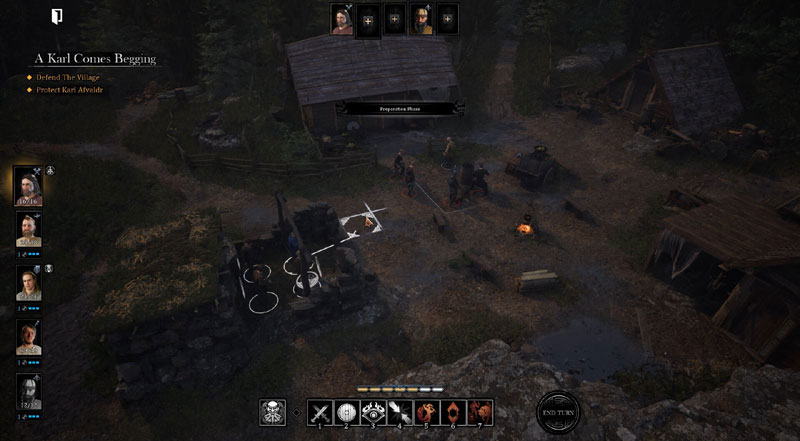
Task: Open the skull emblem button beside abilities
Action: coord(273,412)
